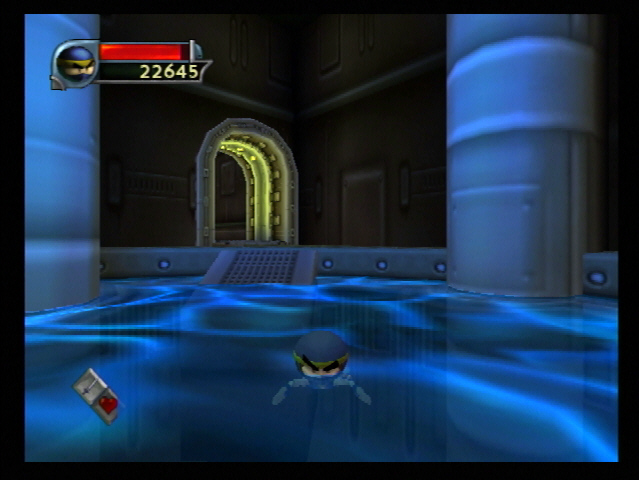Click the masked character portrait icon
The width and height of the screenshot is (639, 480).
point(75,64)
